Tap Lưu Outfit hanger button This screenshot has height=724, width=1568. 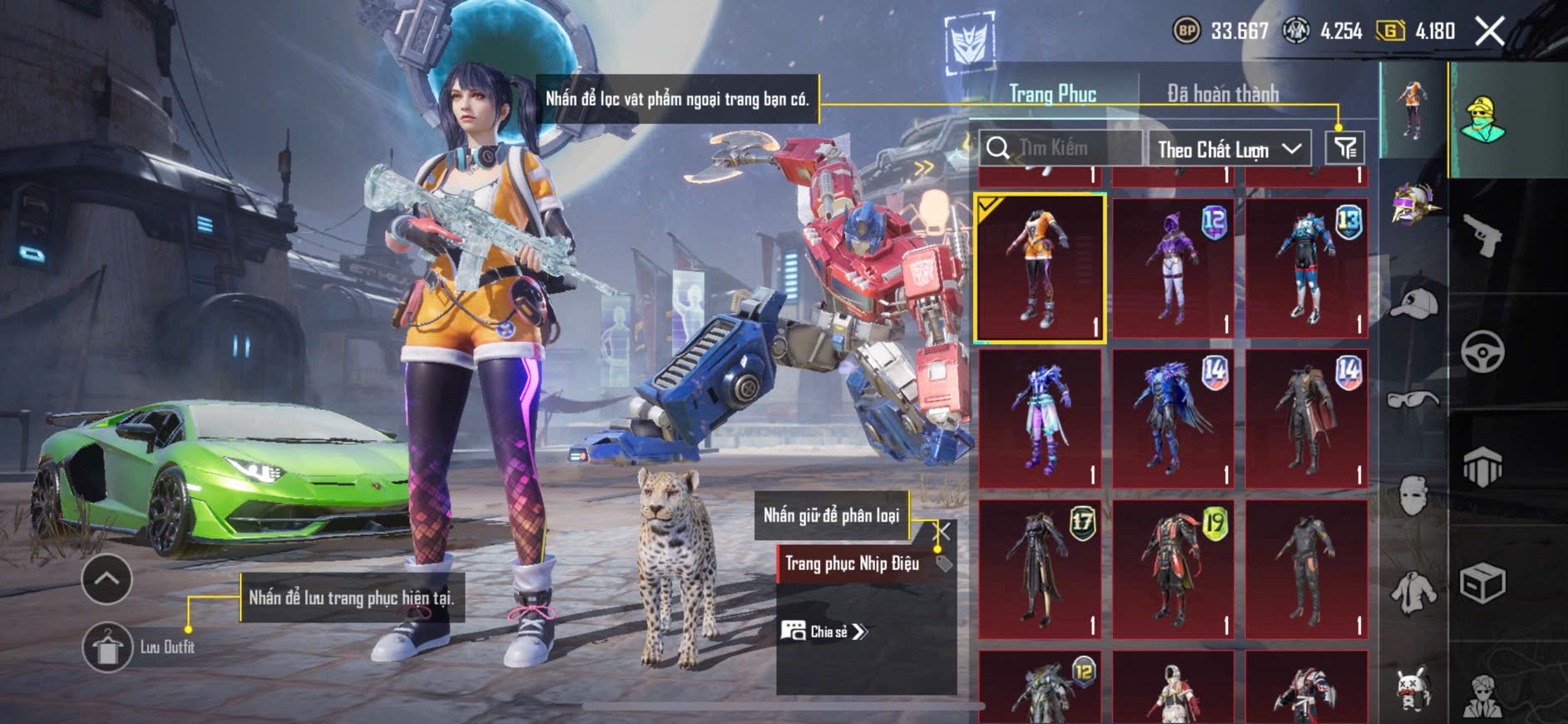point(107,647)
